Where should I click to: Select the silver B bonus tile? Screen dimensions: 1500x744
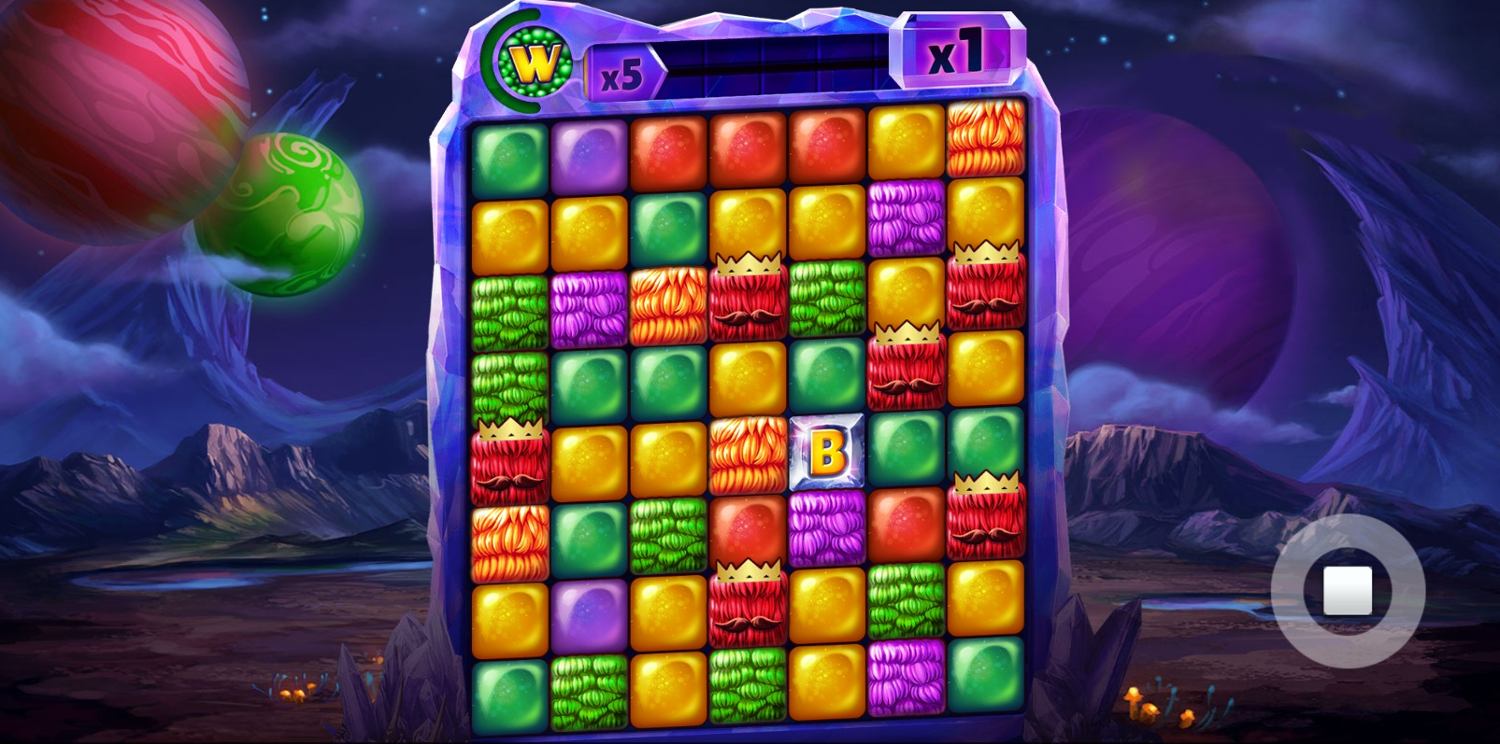(827, 452)
